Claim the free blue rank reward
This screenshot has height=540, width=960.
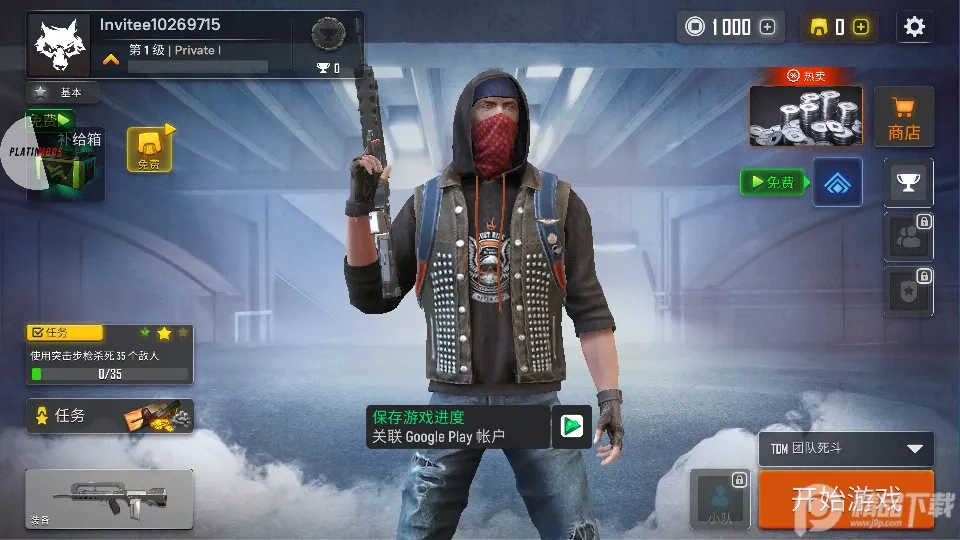[837, 182]
